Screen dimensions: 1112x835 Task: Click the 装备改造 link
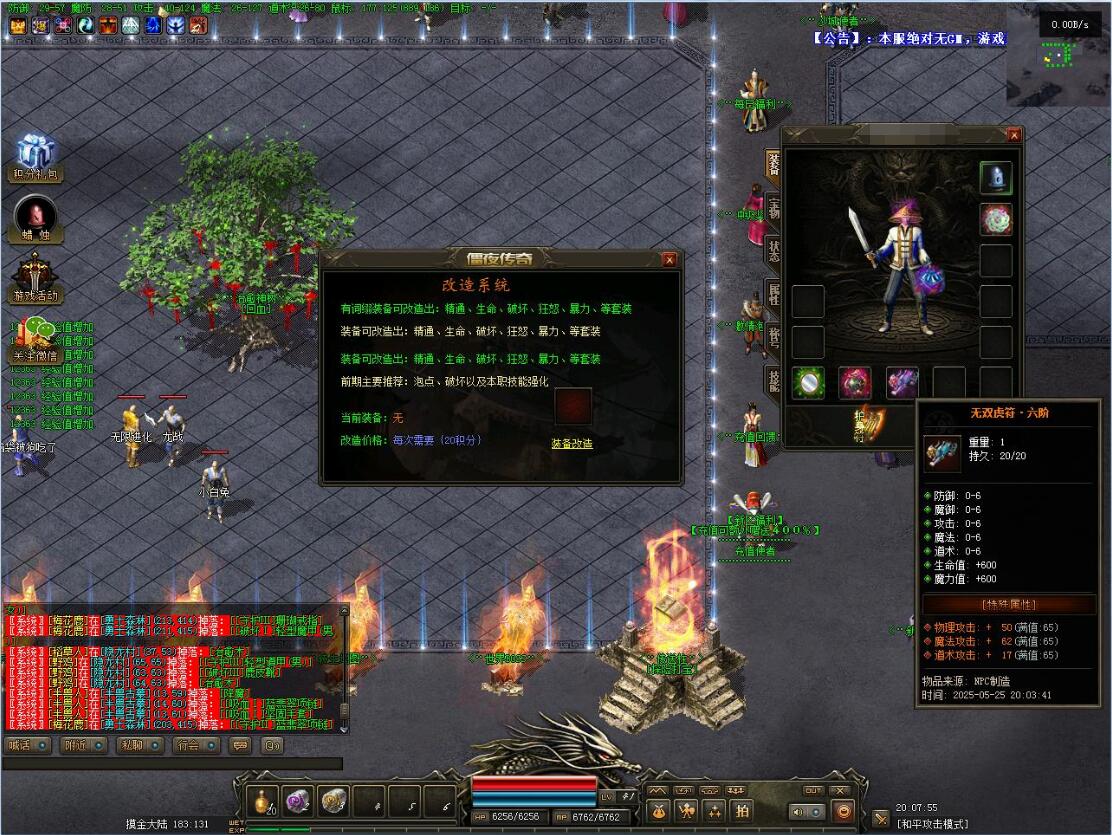(572, 443)
